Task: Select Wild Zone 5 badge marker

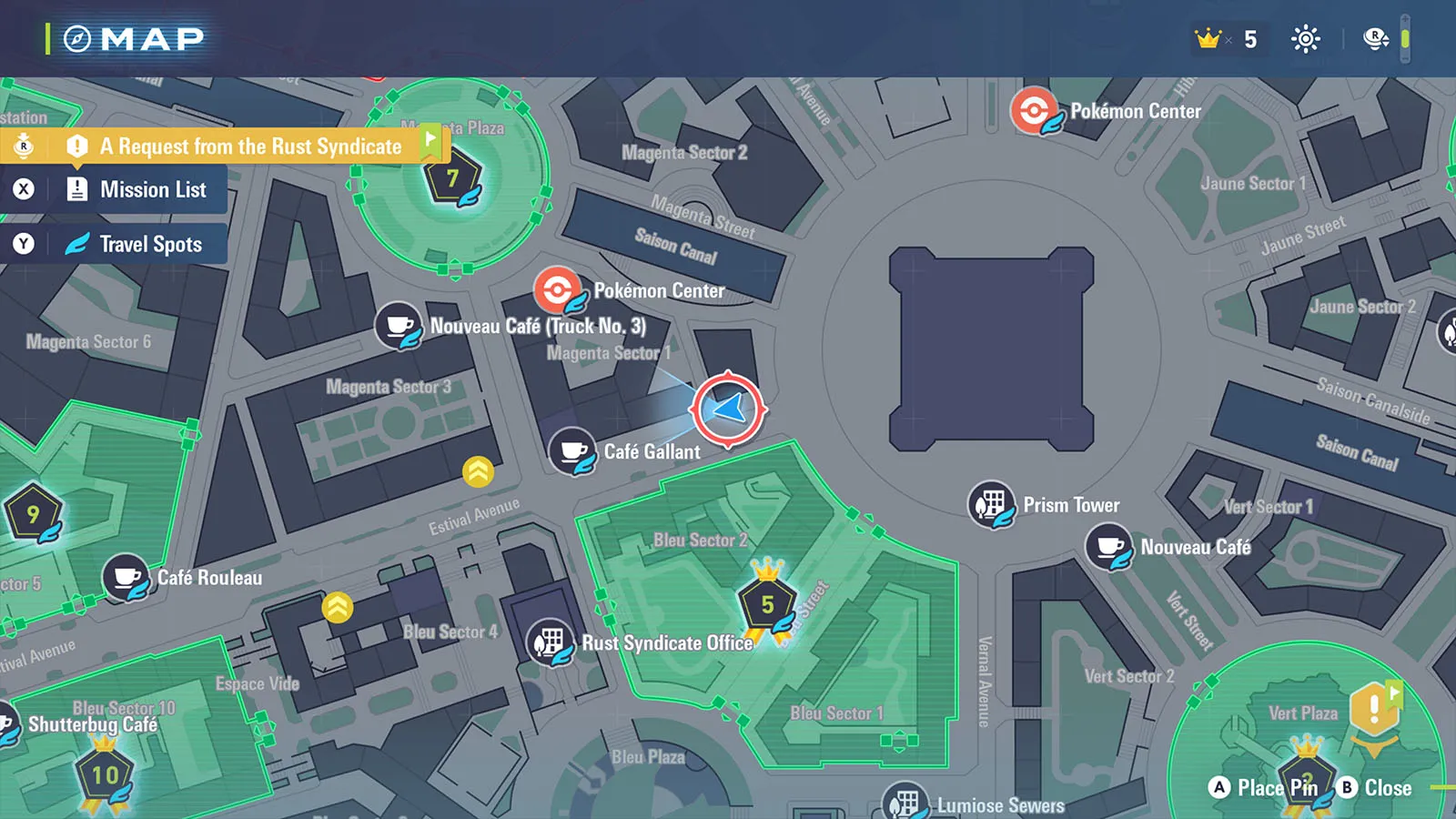Action: click(x=767, y=604)
